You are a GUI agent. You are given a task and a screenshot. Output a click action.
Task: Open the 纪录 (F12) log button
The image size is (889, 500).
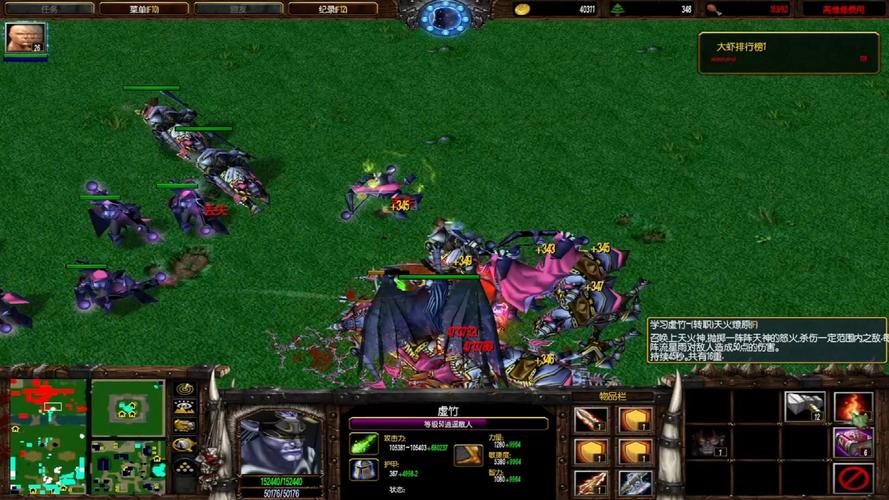[x=333, y=9]
